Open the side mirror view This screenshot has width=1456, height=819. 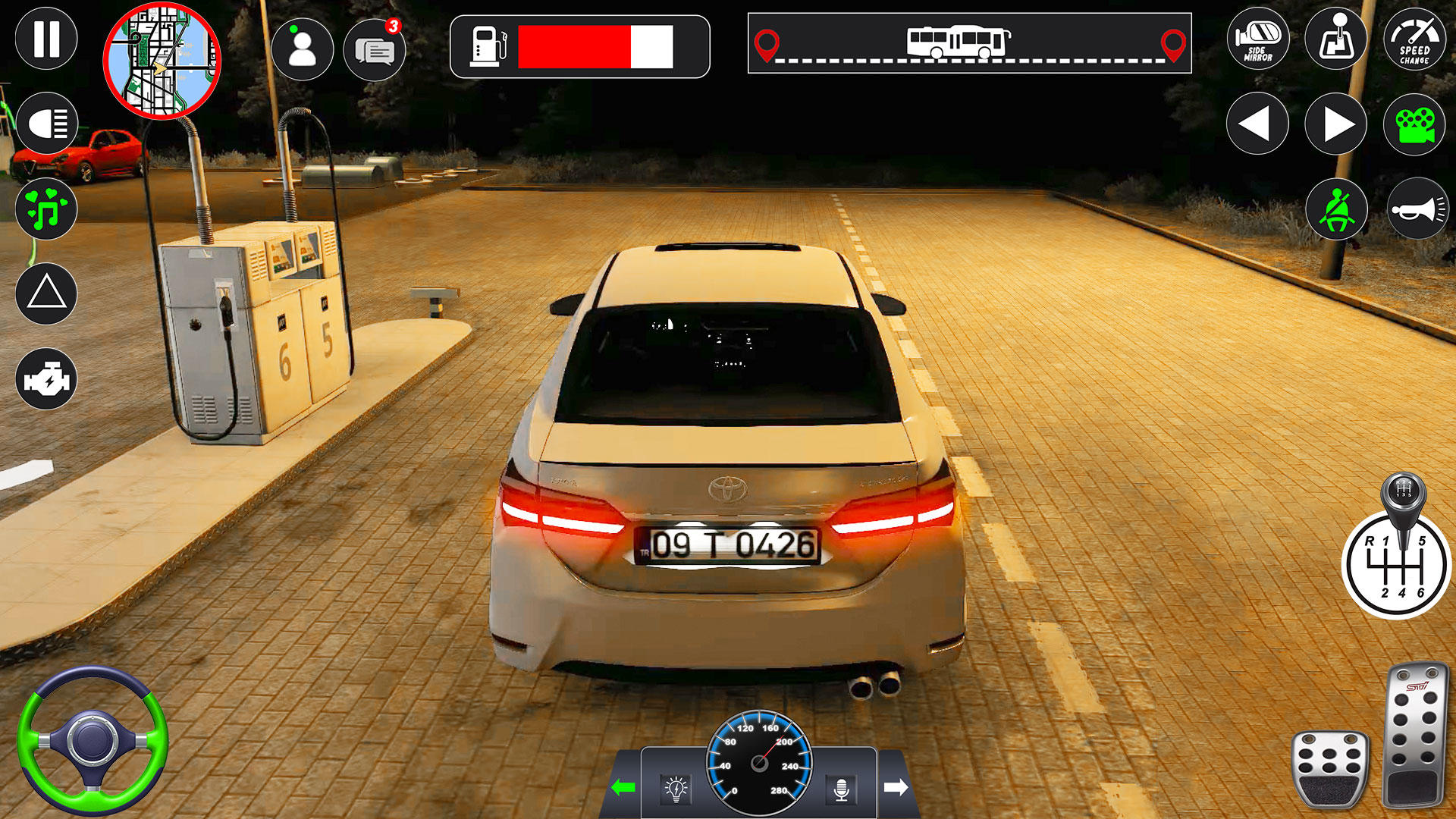click(1258, 39)
